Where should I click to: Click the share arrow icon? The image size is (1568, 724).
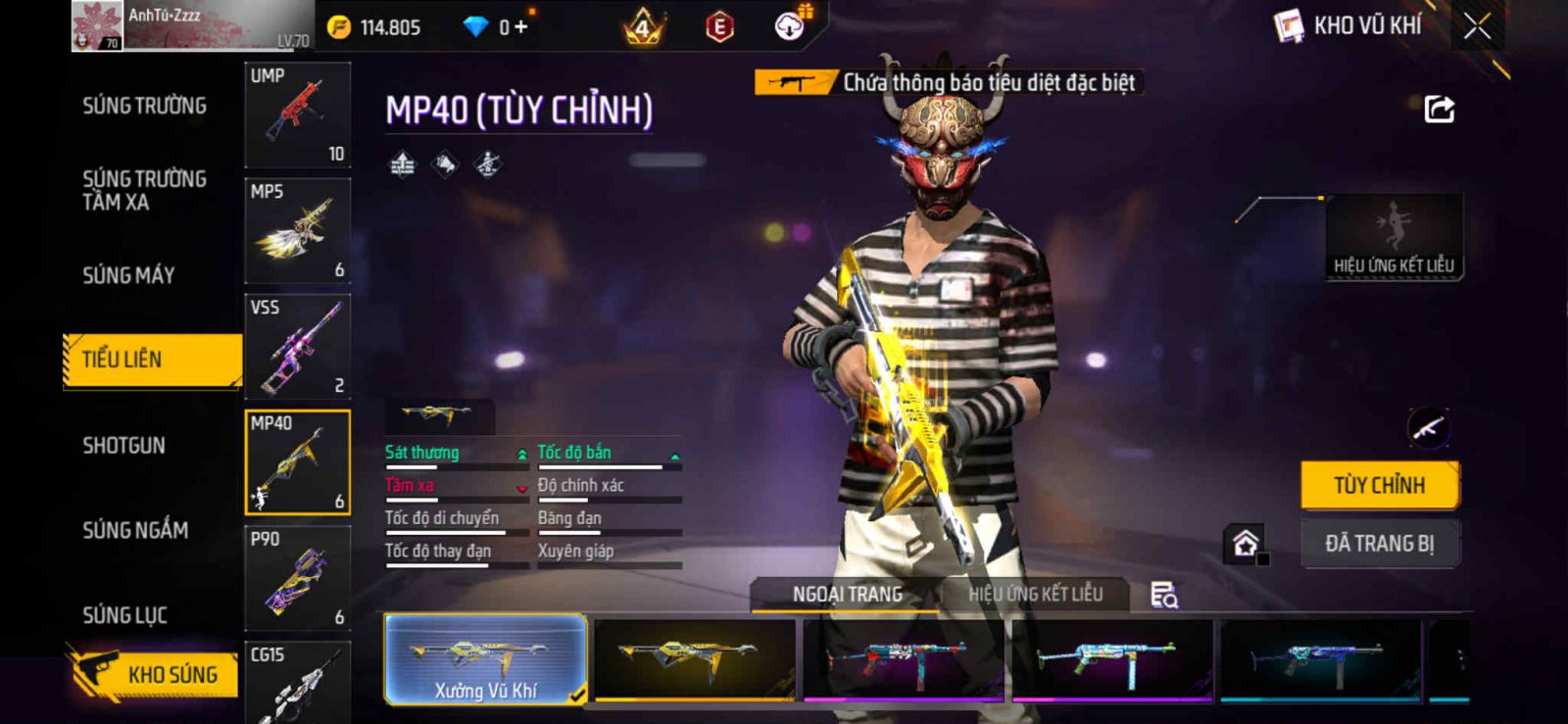tap(1439, 109)
